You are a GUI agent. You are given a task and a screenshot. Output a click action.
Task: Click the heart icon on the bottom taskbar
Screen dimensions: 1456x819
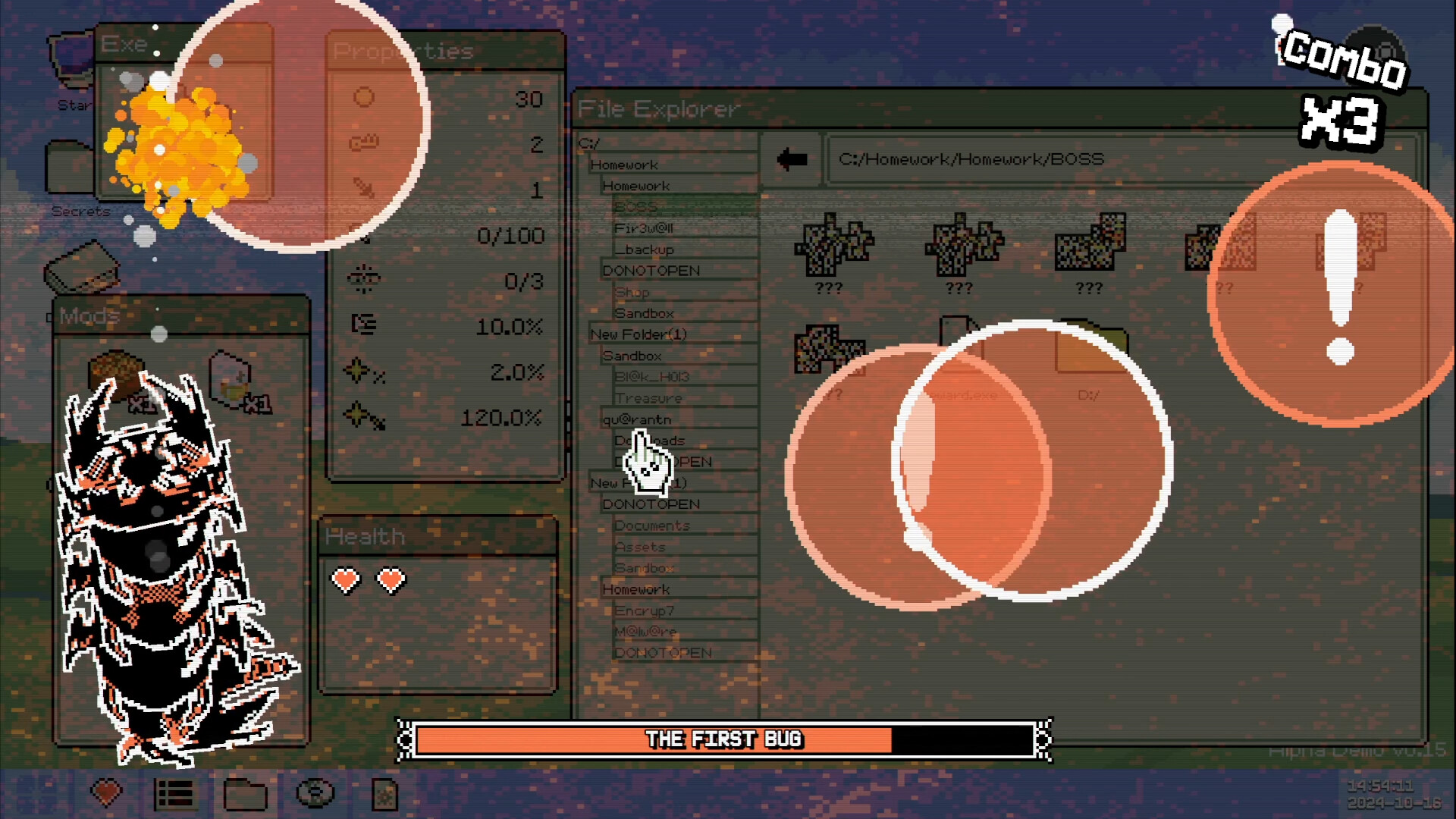pos(105,793)
